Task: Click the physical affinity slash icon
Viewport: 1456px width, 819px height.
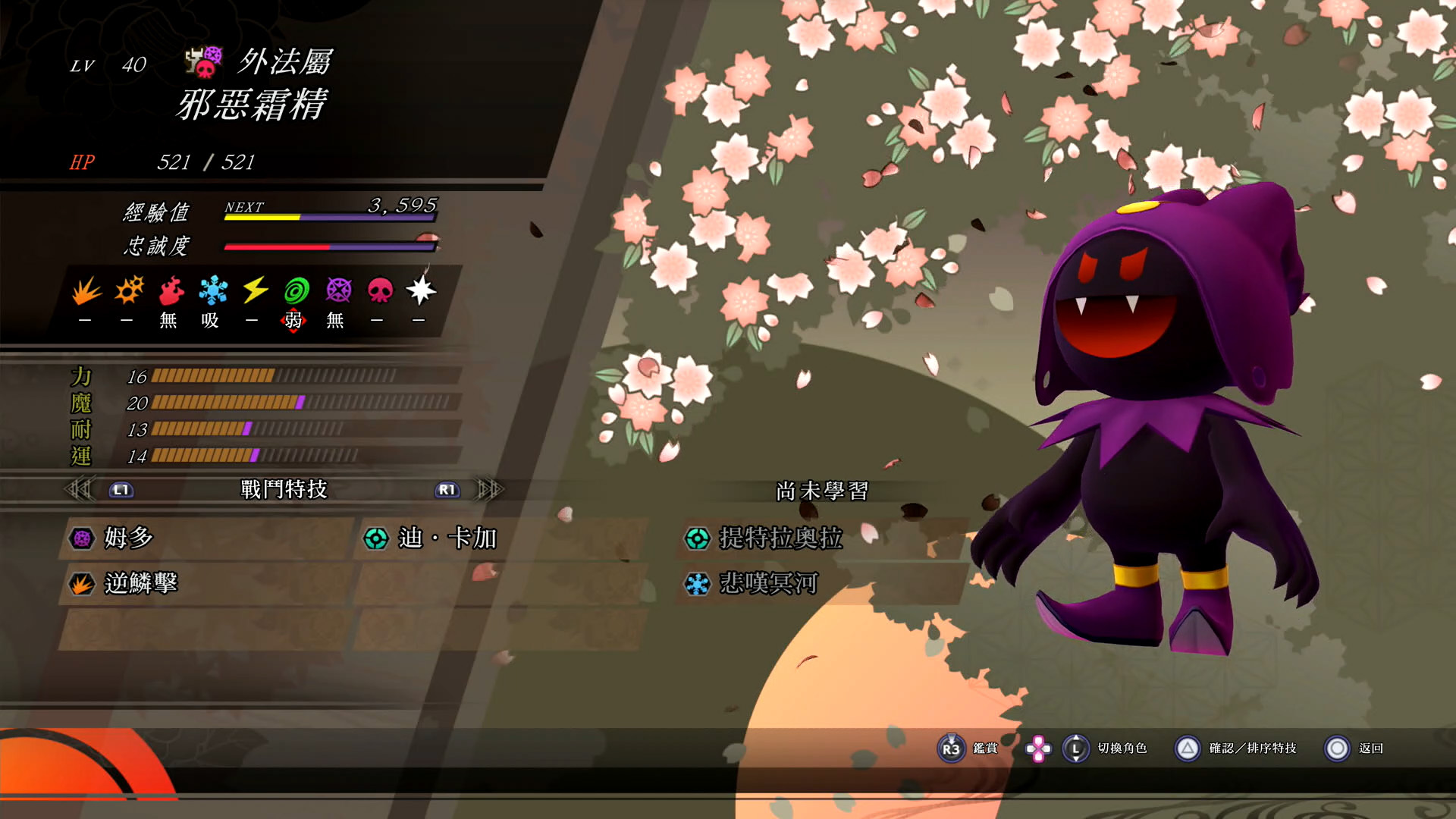Action: [86, 290]
